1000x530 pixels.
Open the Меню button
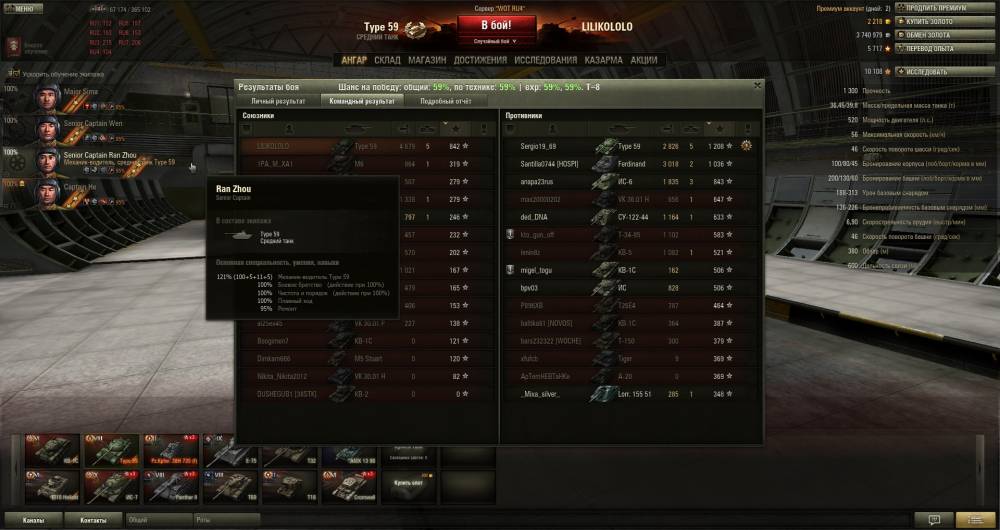pos(22,8)
